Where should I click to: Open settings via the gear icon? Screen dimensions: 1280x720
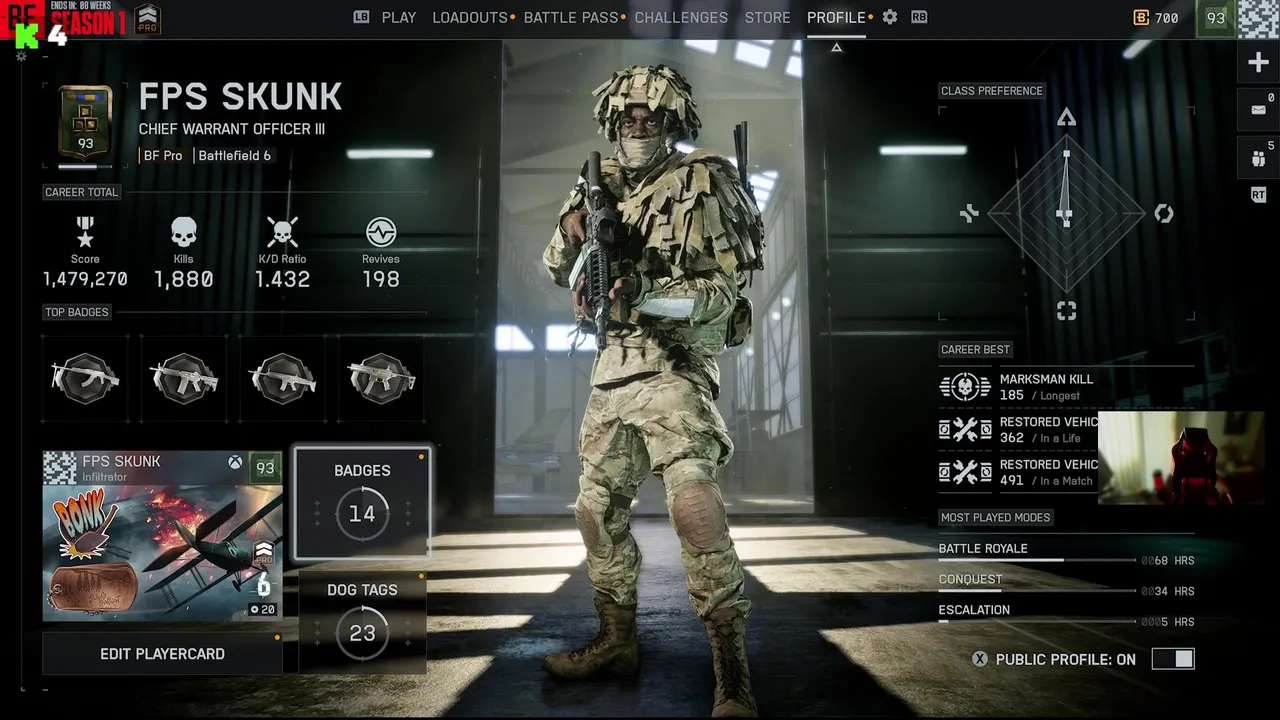tap(890, 18)
